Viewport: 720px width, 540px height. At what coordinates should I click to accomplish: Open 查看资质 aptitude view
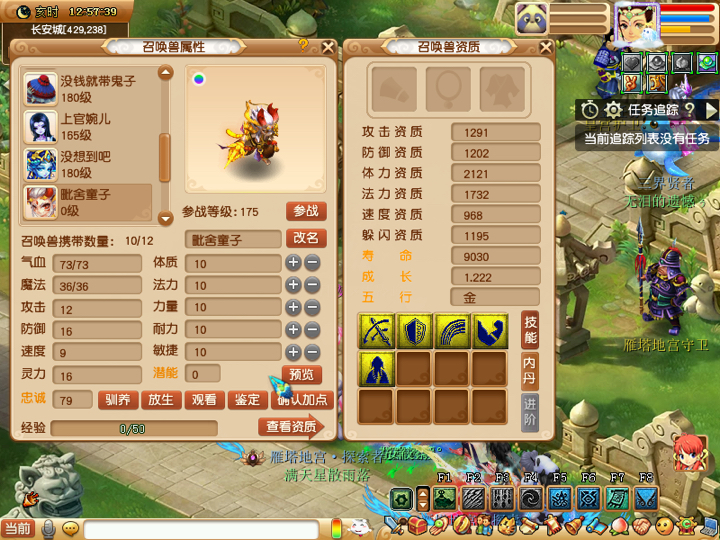click(292, 427)
